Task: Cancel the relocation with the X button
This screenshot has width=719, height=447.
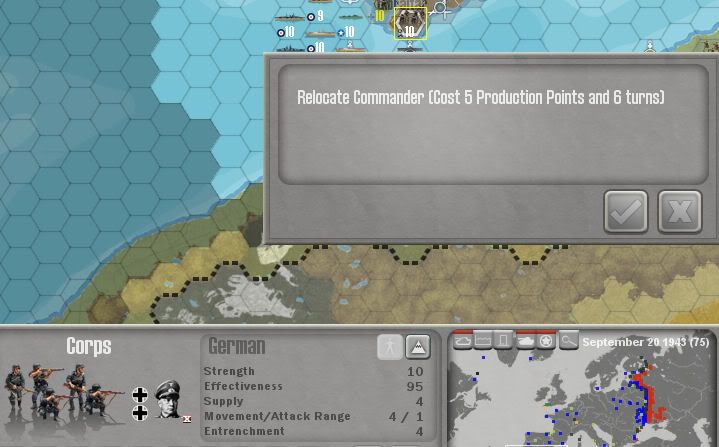Action: click(680, 211)
